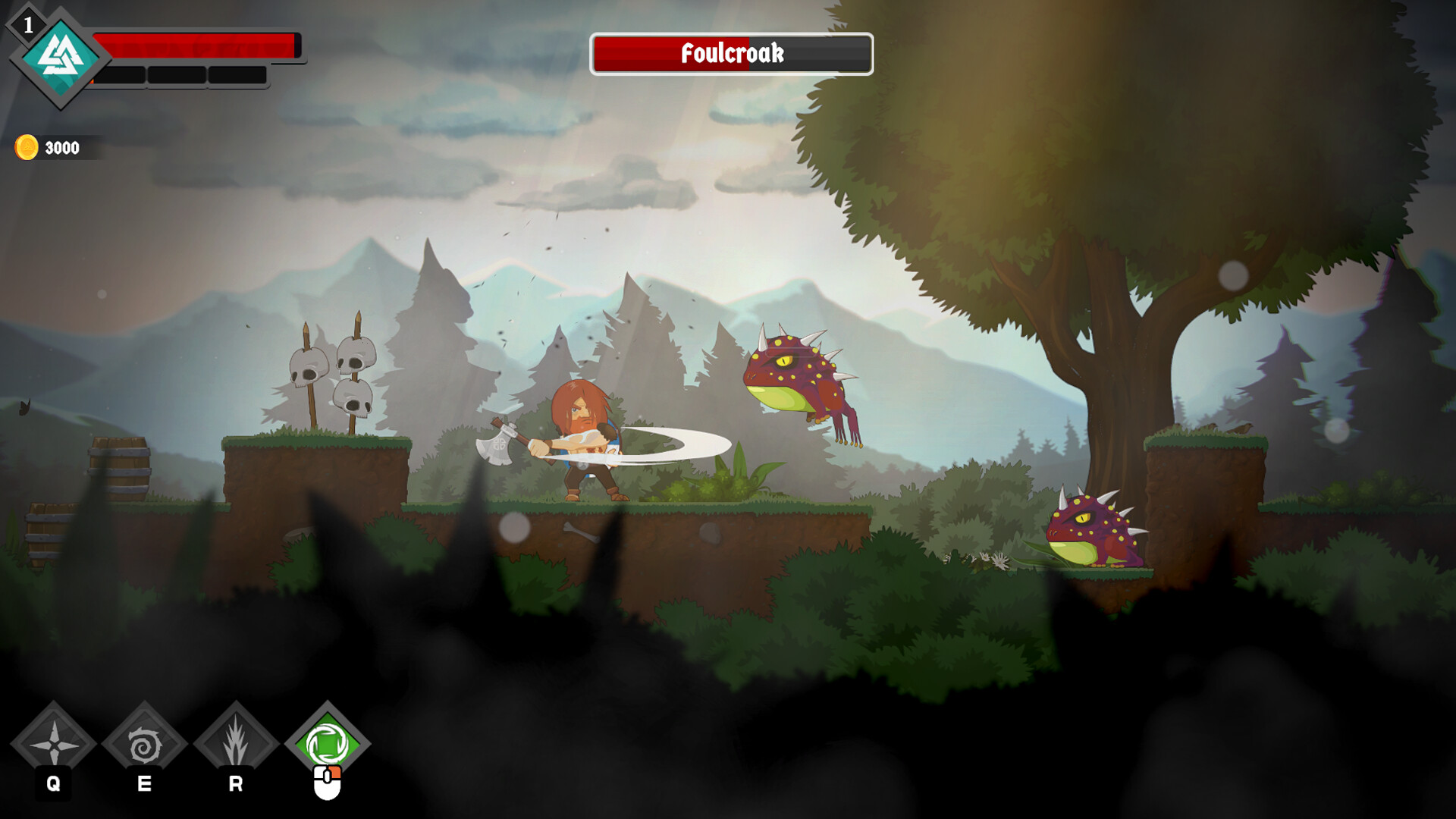Click the first empty energy segment
This screenshot has height=819, width=1456.
[x=121, y=76]
